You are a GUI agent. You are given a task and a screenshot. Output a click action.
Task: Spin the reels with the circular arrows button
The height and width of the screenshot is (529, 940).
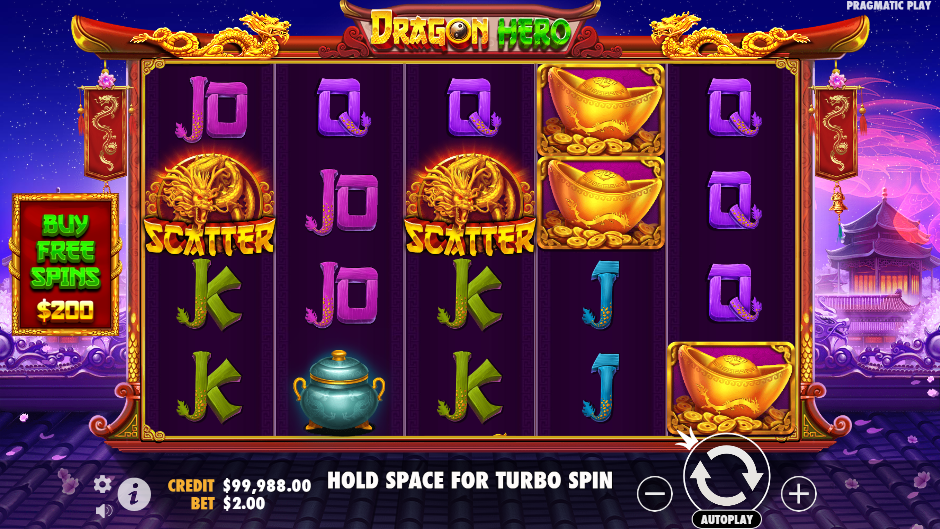click(726, 476)
